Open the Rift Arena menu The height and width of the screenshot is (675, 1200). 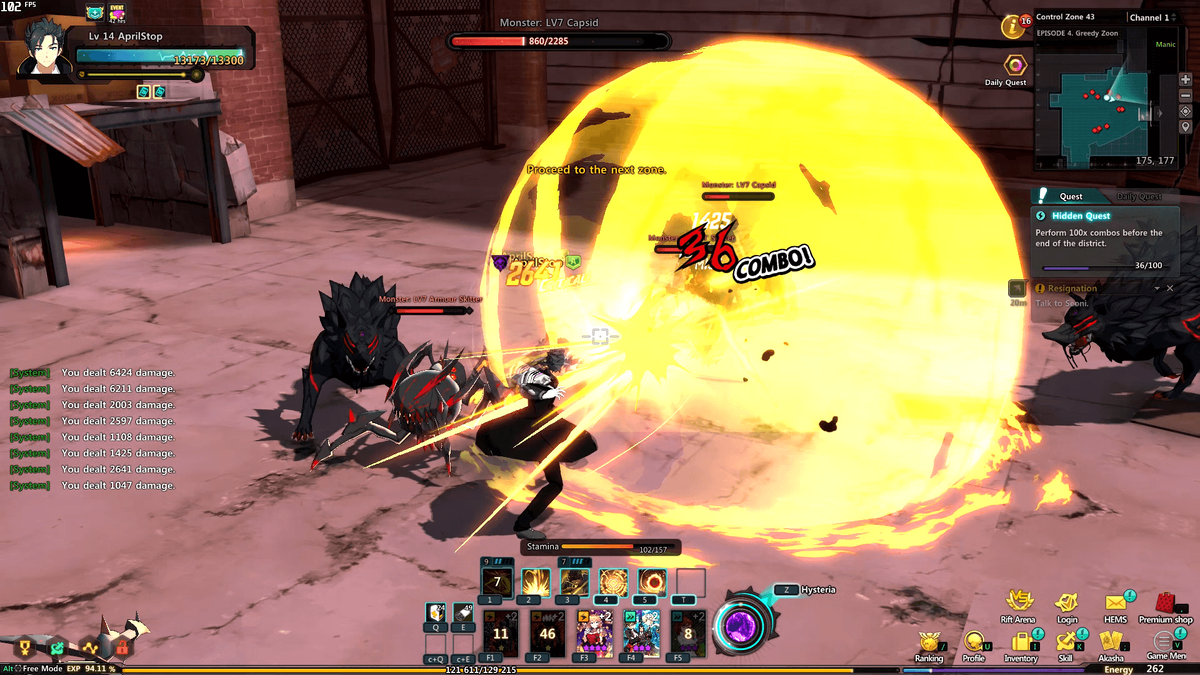pyautogui.click(x=1018, y=603)
